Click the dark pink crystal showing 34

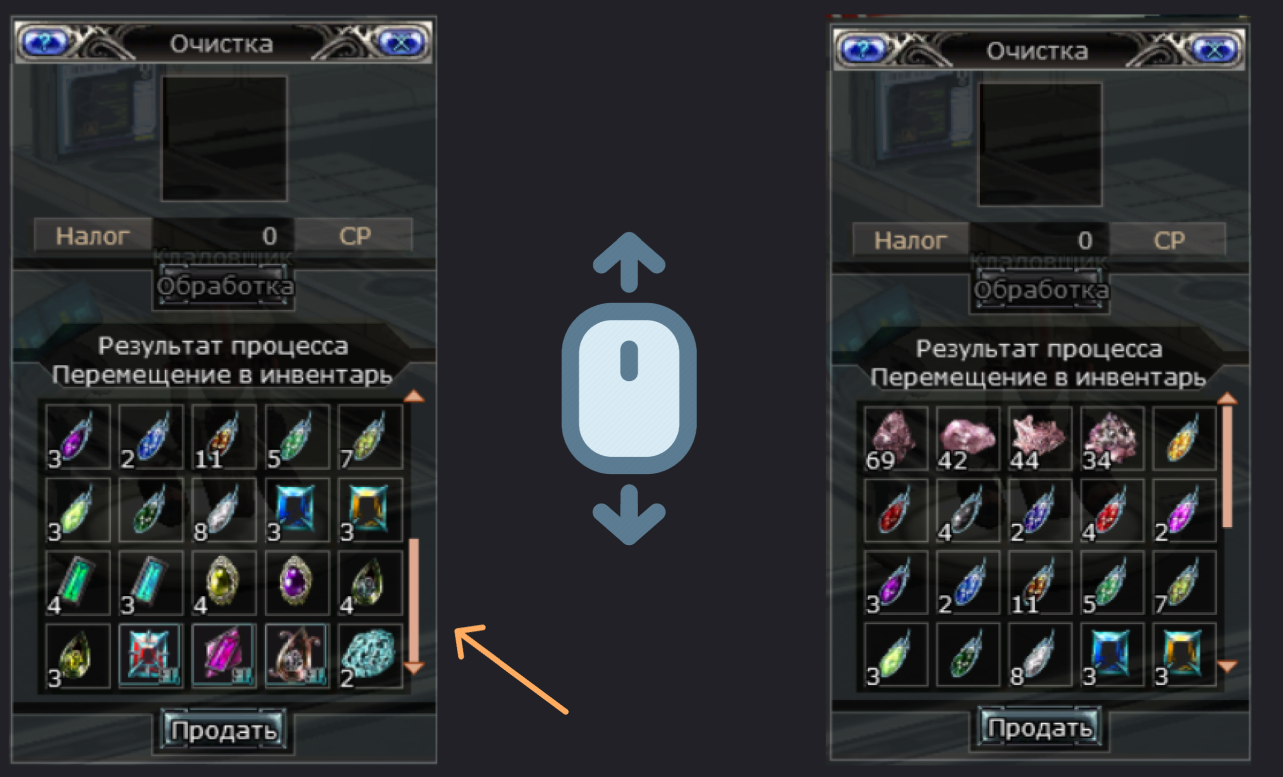click(x=1112, y=438)
